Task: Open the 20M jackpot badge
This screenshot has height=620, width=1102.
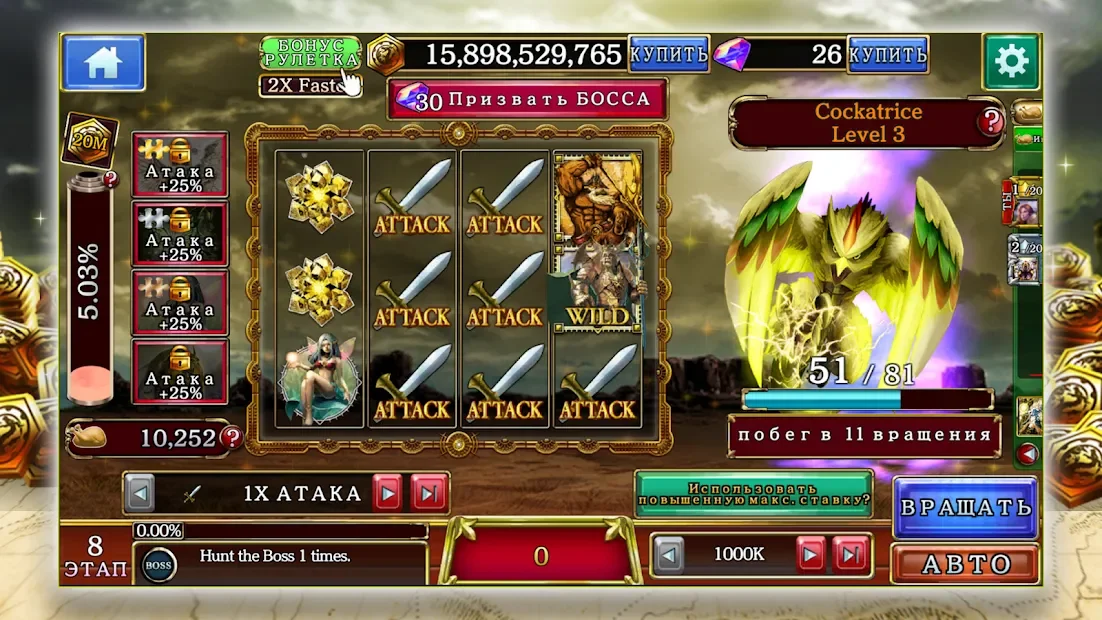Action: click(x=92, y=139)
